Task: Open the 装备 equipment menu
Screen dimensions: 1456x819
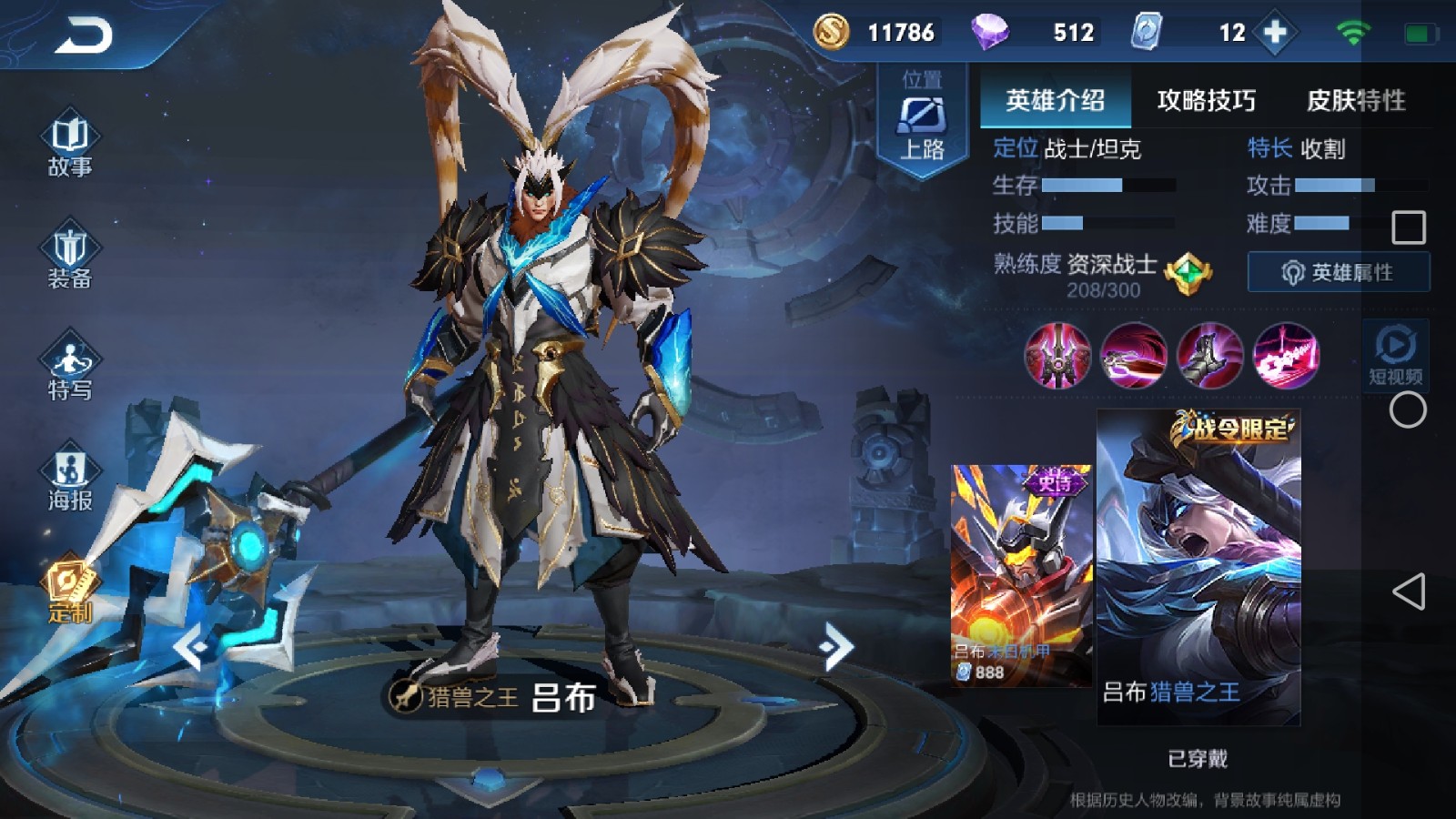Action: click(x=70, y=256)
